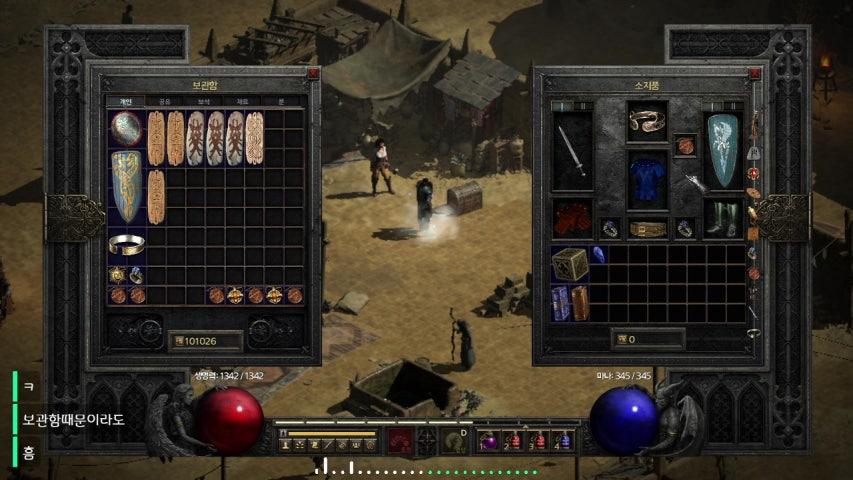Pick the amulet slot item
Image resolution: width=853 pixels, height=480 pixels.
pyautogui.click(x=685, y=146)
